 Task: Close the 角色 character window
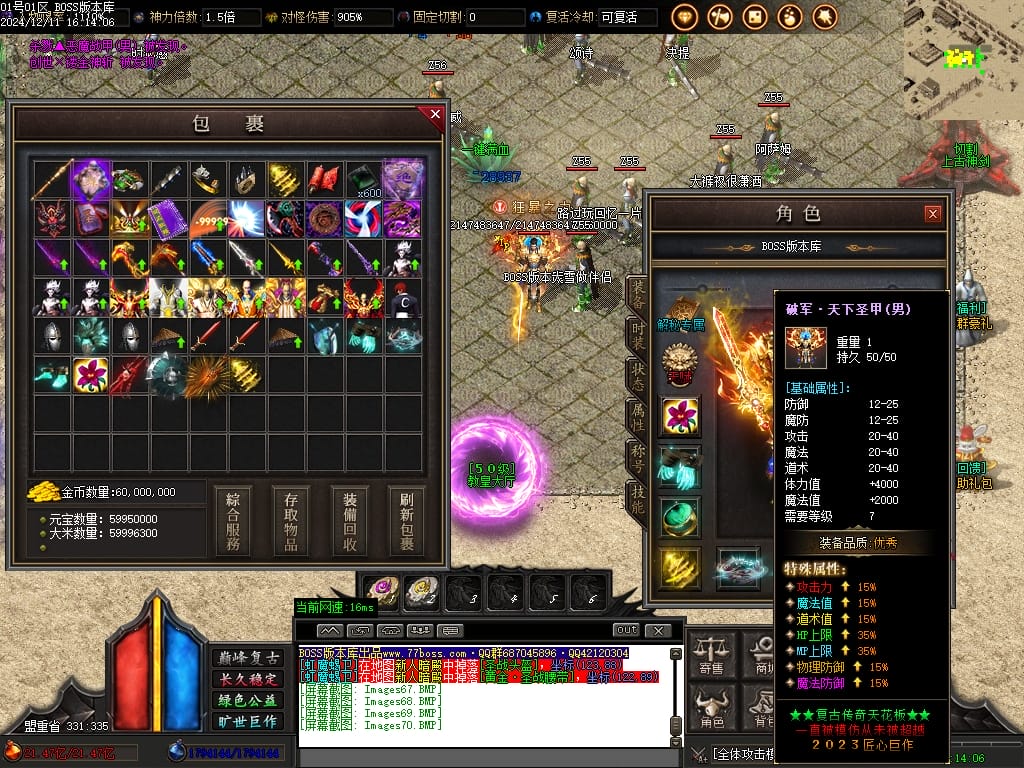[932, 214]
